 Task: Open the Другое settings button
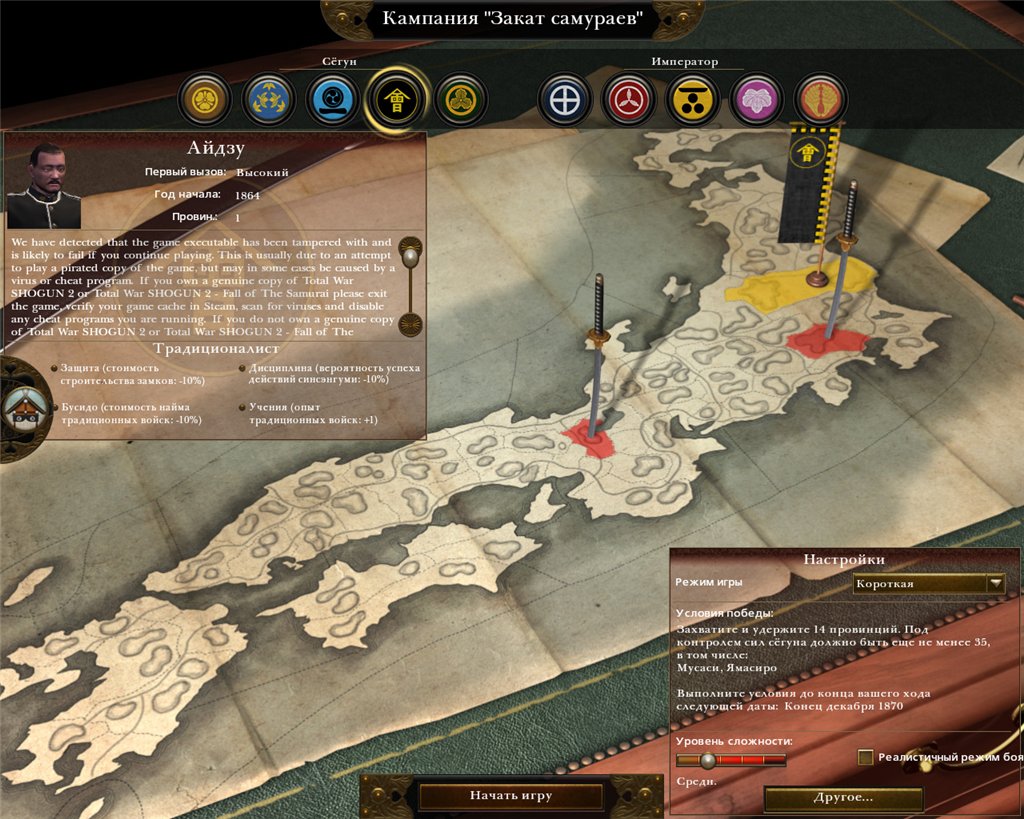(x=843, y=798)
